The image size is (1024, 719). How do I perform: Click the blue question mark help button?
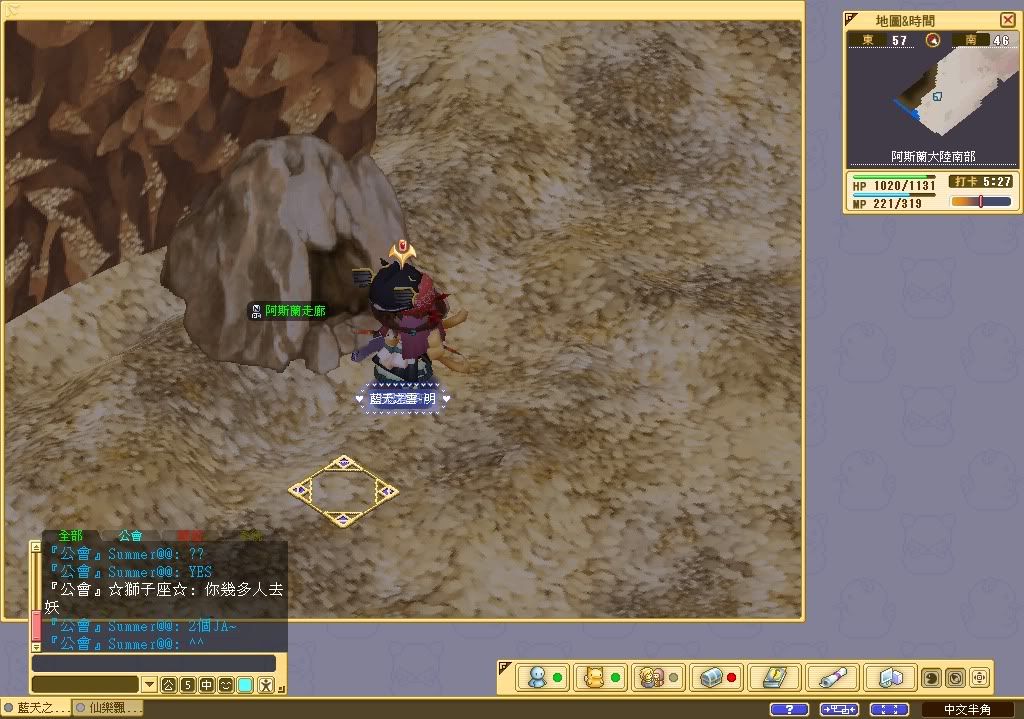(789, 709)
